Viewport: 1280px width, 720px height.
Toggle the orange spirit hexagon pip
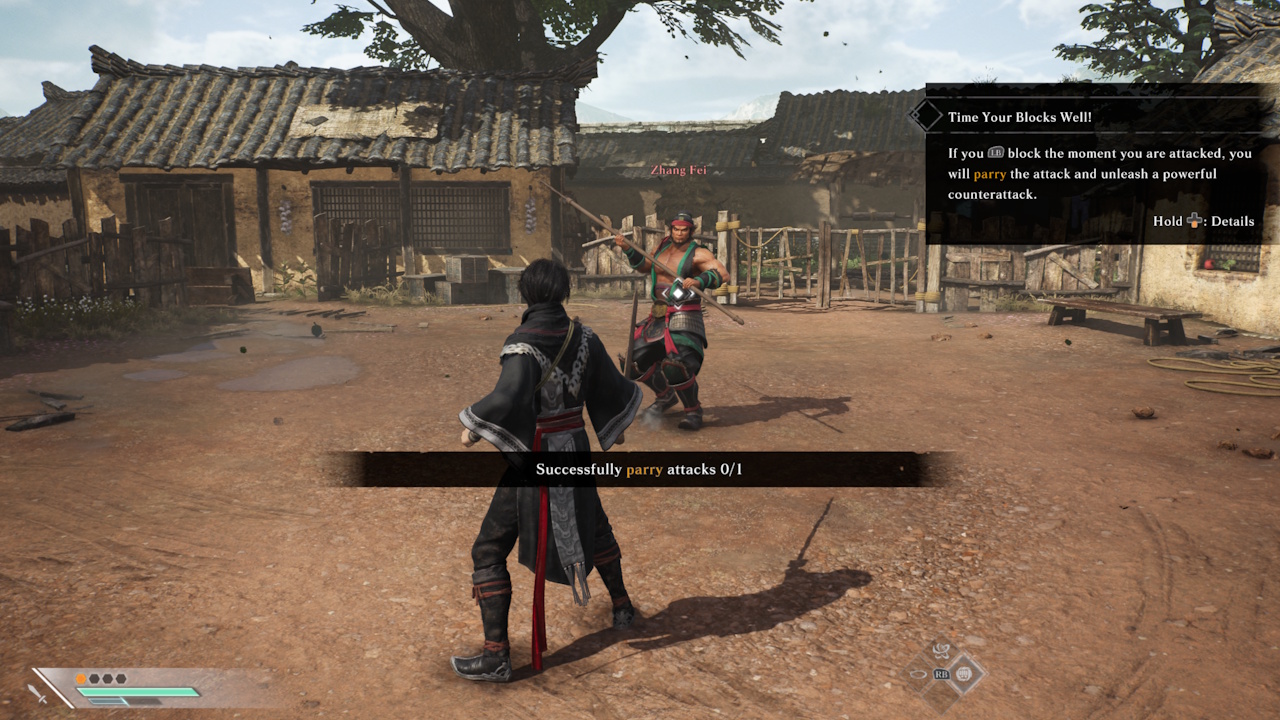click(81, 678)
